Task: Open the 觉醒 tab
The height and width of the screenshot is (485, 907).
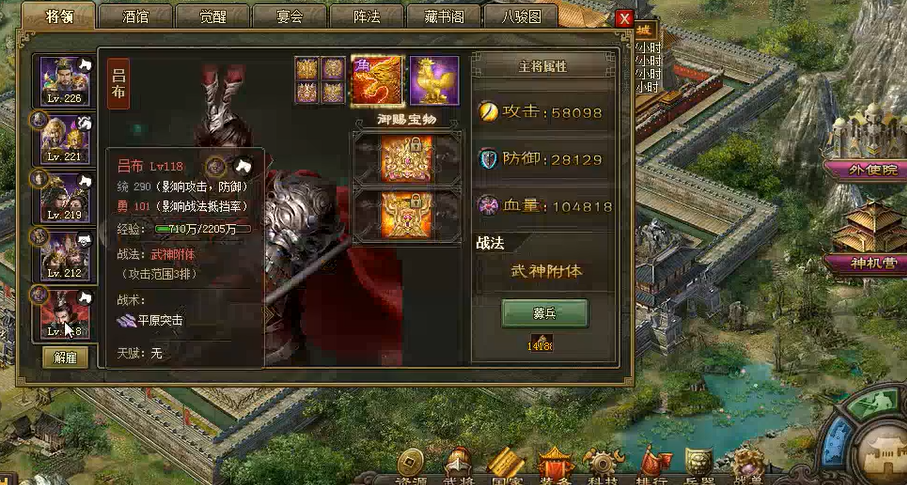Action: 212,17
